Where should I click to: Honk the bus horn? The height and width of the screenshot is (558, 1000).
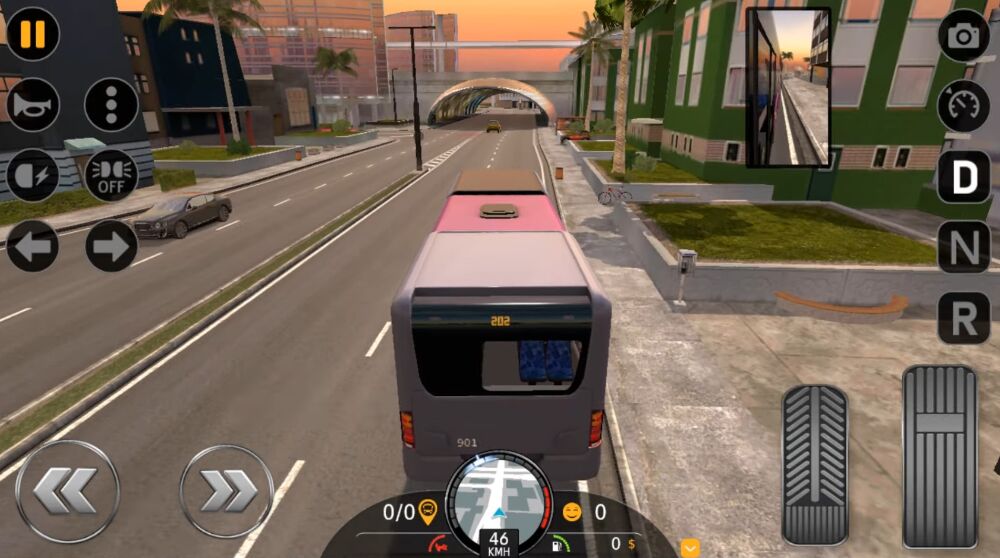pos(33,105)
